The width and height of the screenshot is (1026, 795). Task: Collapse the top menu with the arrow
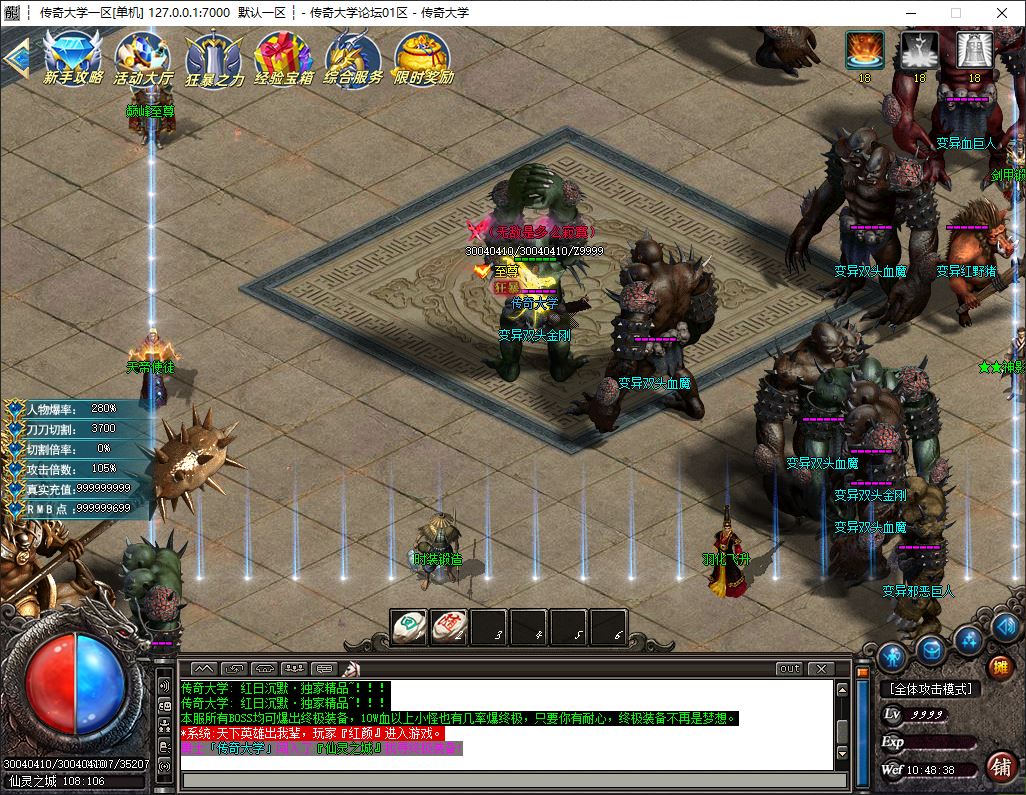click(15, 57)
